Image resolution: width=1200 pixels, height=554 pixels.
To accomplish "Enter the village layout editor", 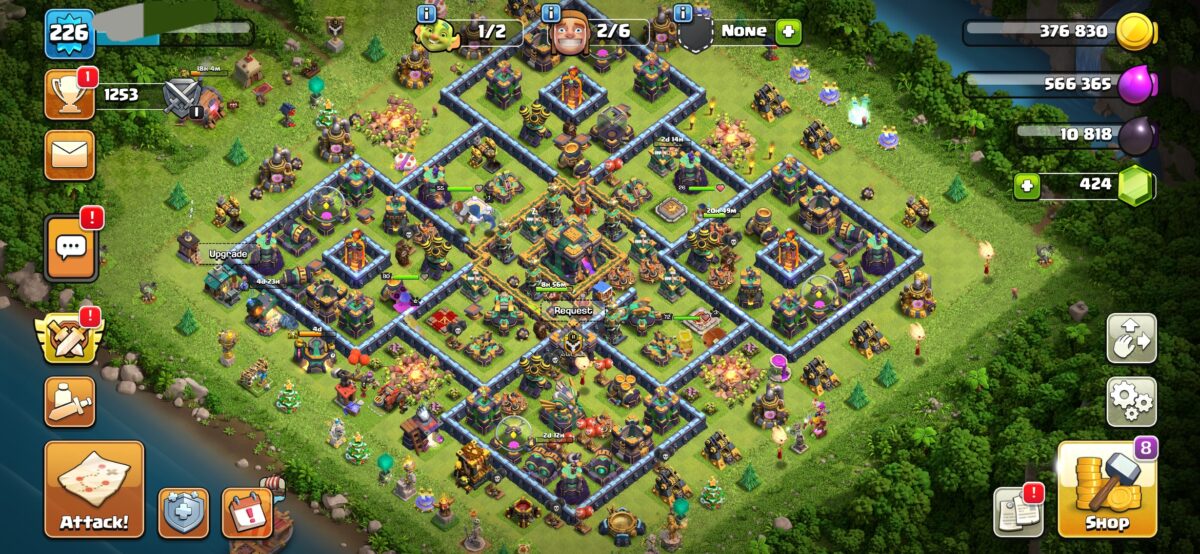I will [x=1131, y=339].
